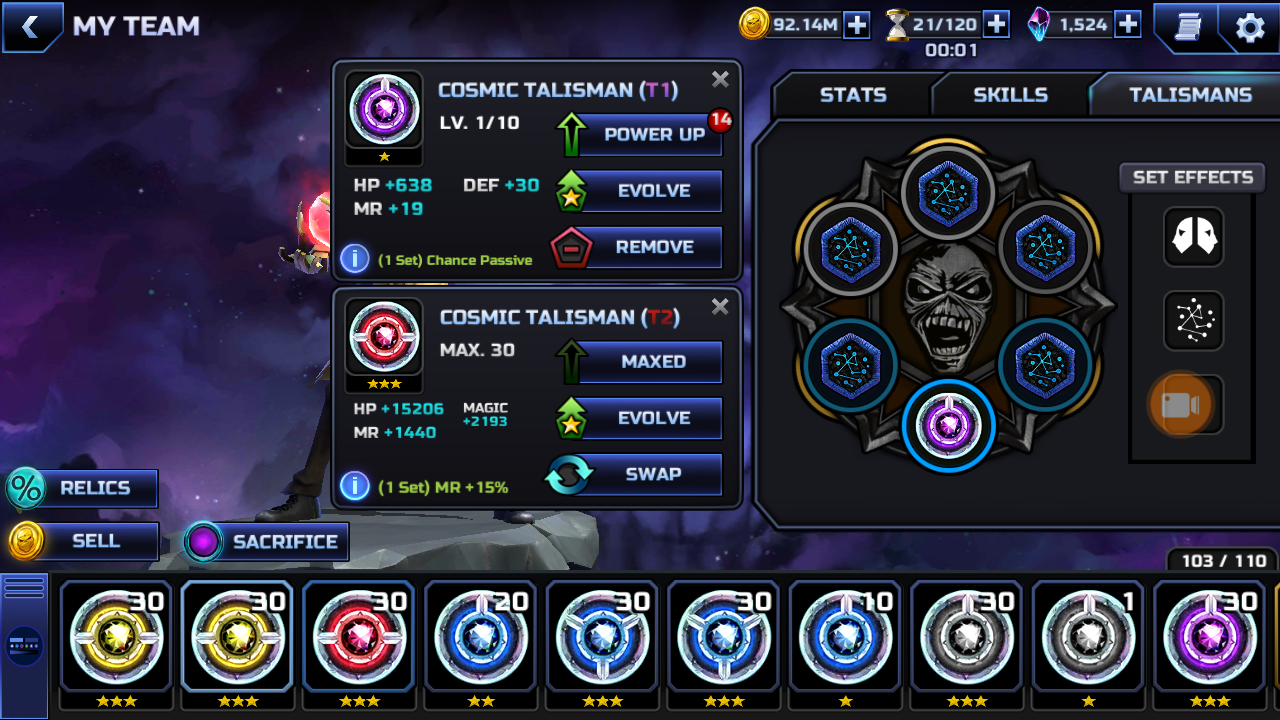This screenshot has width=1280, height=720.
Task: Go back with the arrow button
Action: 31,27
